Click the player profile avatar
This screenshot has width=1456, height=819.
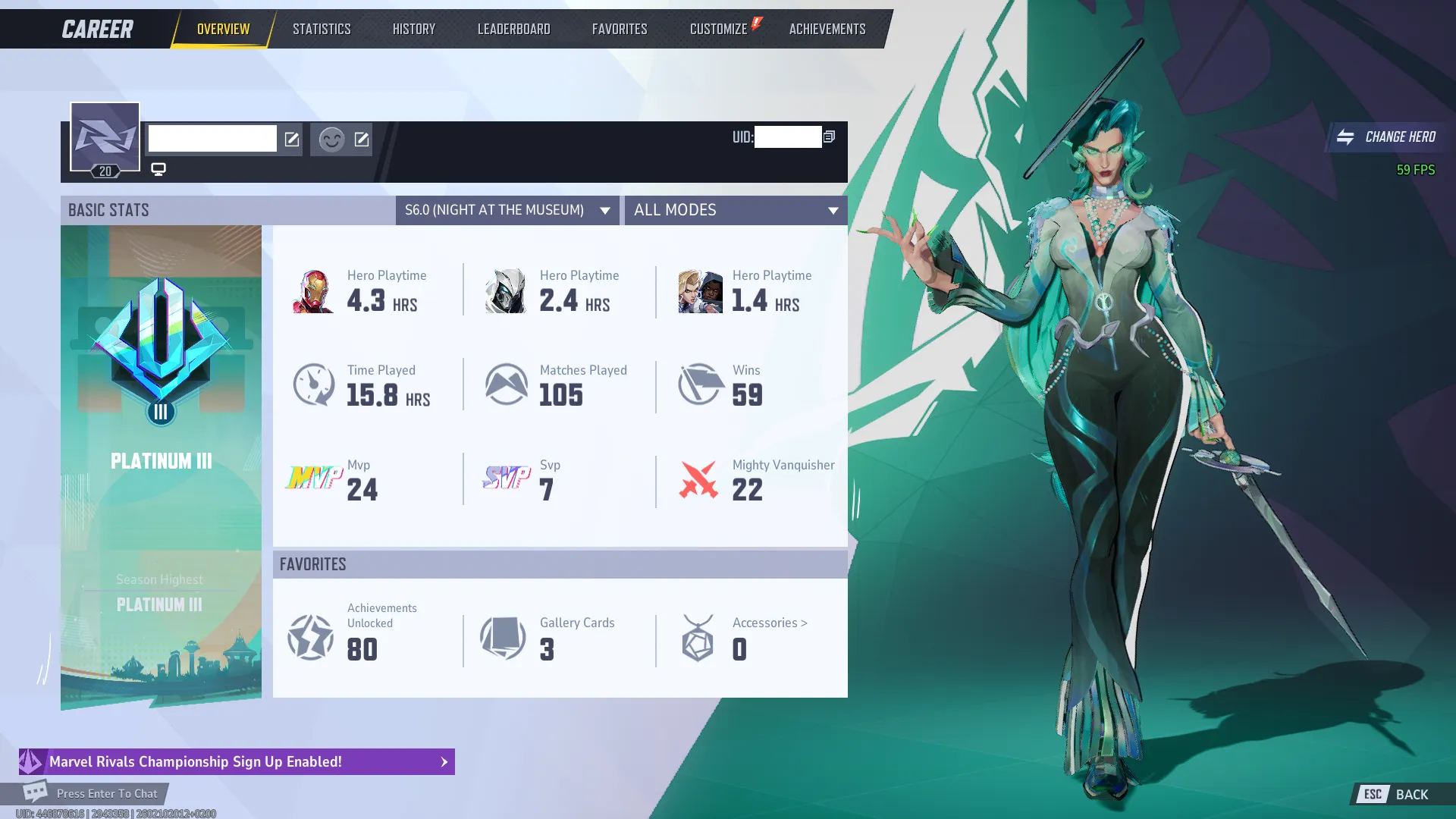pyautogui.click(x=105, y=136)
